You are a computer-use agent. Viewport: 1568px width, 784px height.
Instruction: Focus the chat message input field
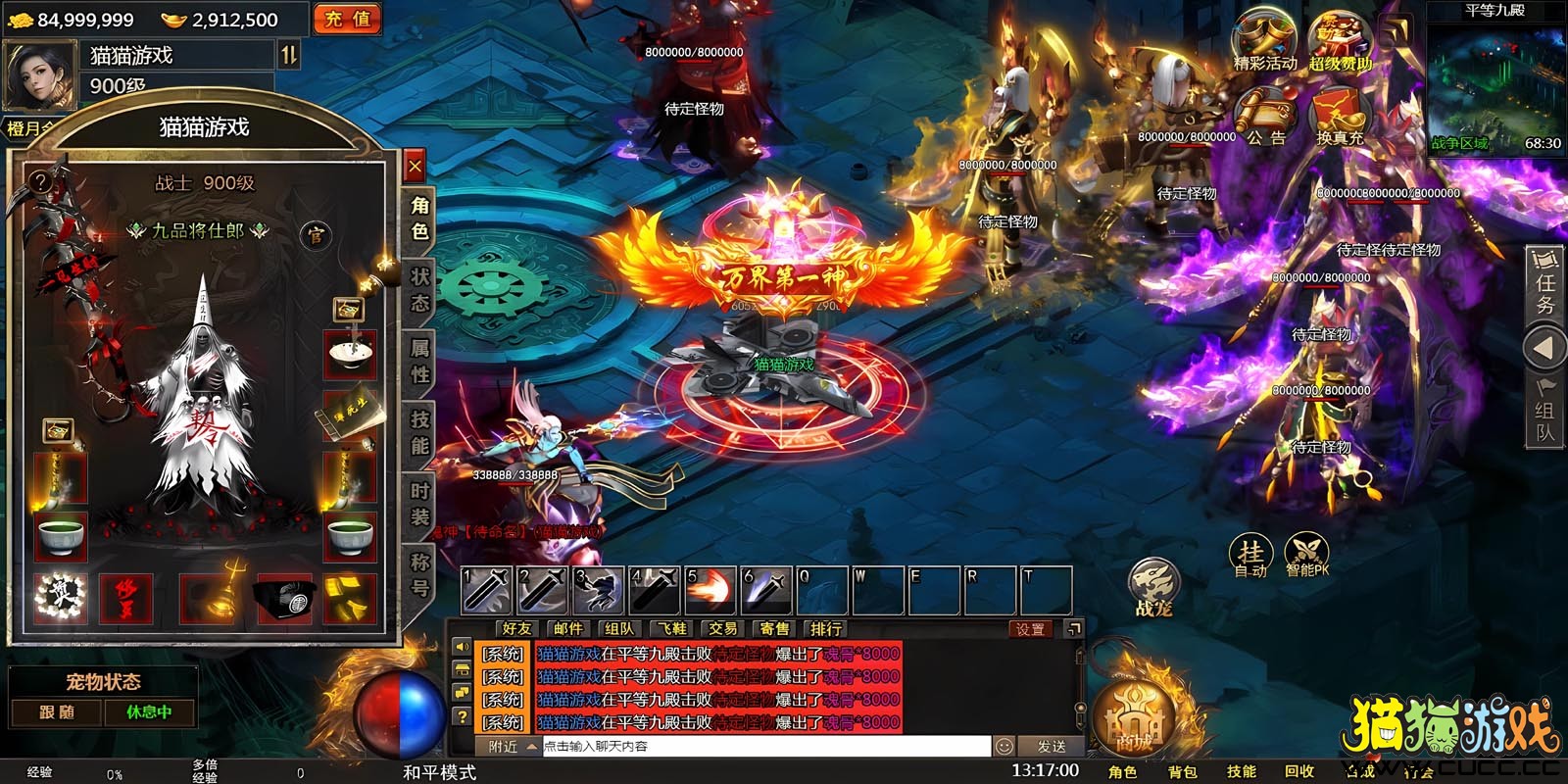[764, 747]
